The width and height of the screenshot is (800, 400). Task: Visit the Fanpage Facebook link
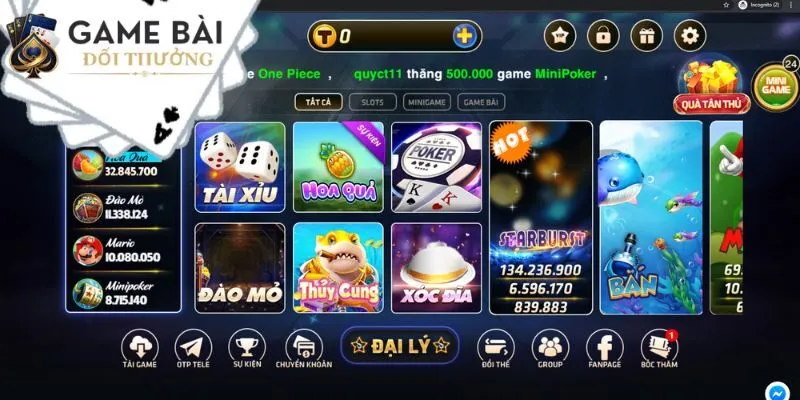click(604, 352)
